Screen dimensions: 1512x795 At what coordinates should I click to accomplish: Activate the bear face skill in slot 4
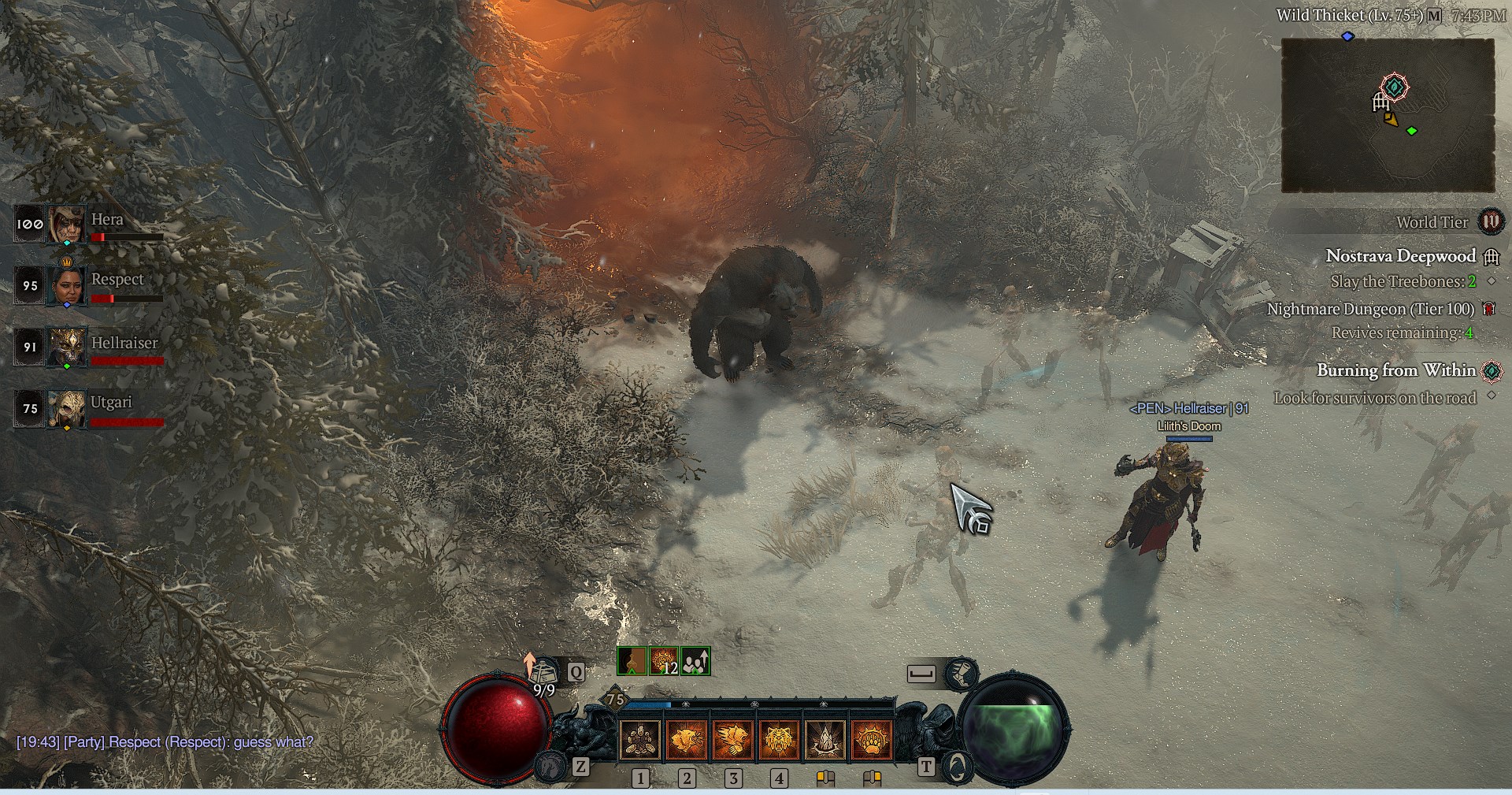click(780, 740)
